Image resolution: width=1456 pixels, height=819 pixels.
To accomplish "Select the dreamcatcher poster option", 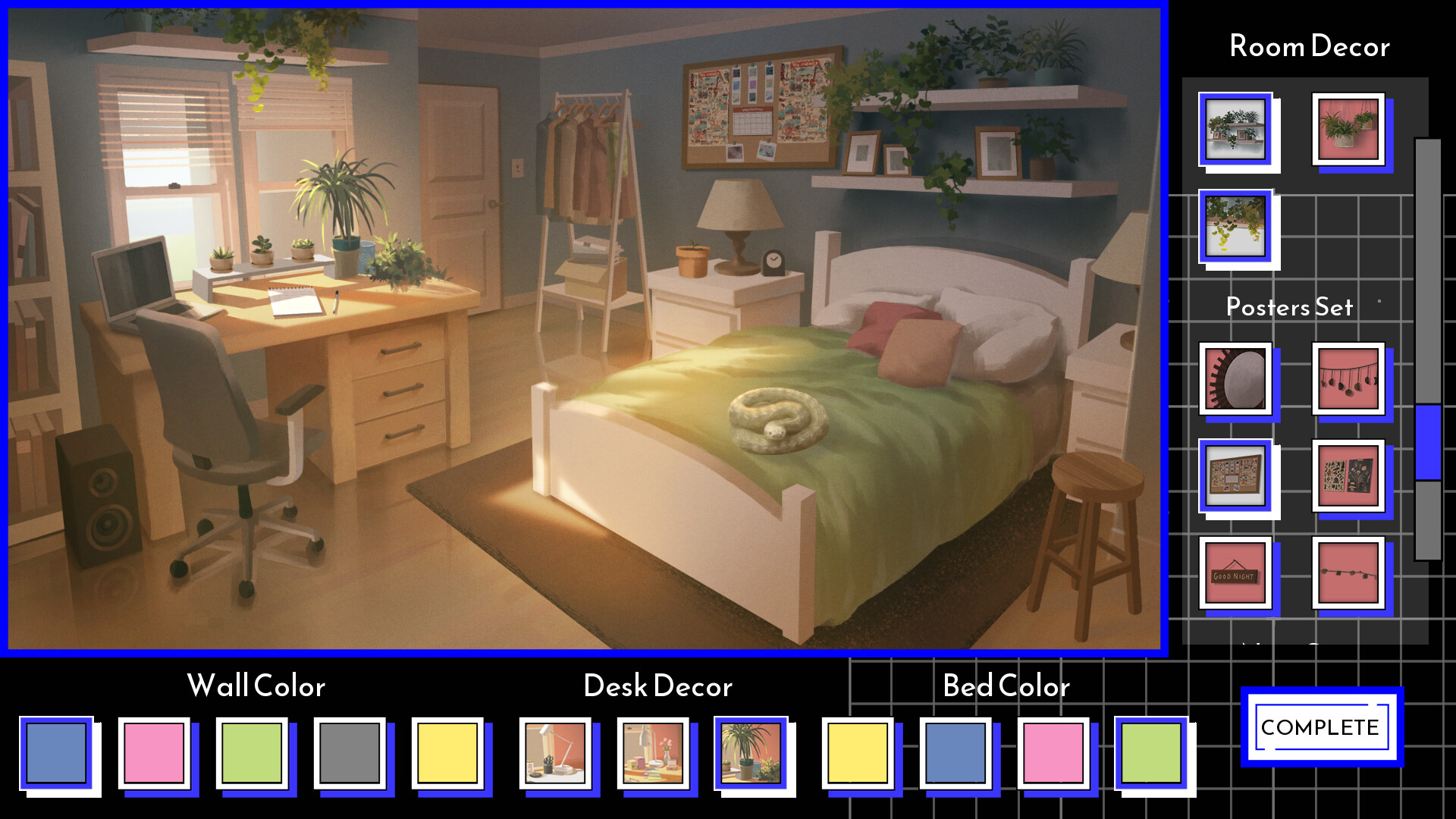I will 1235,378.
